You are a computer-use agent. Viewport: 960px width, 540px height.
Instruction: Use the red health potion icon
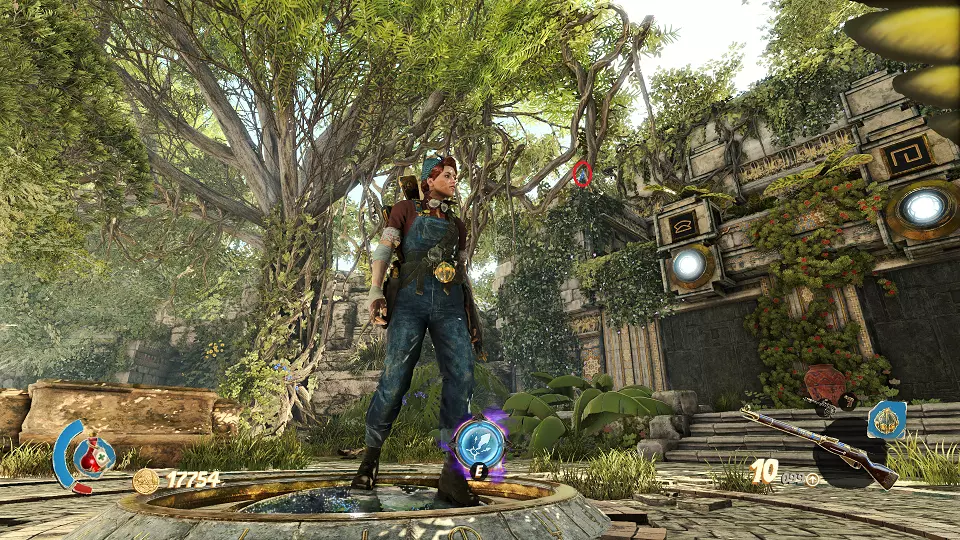pyautogui.click(x=94, y=457)
